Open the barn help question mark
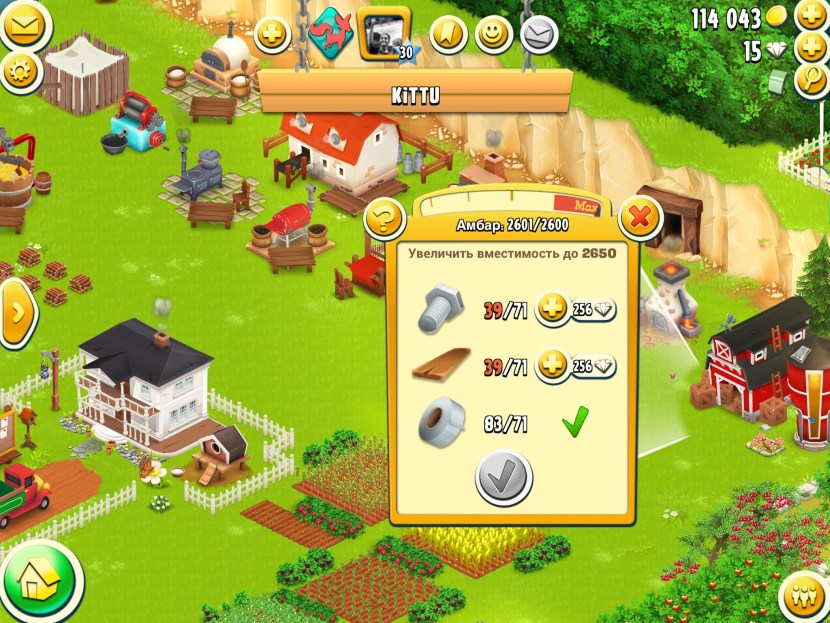Image resolution: width=830 pixels, height=623 pixels. [x=383, y=218]
